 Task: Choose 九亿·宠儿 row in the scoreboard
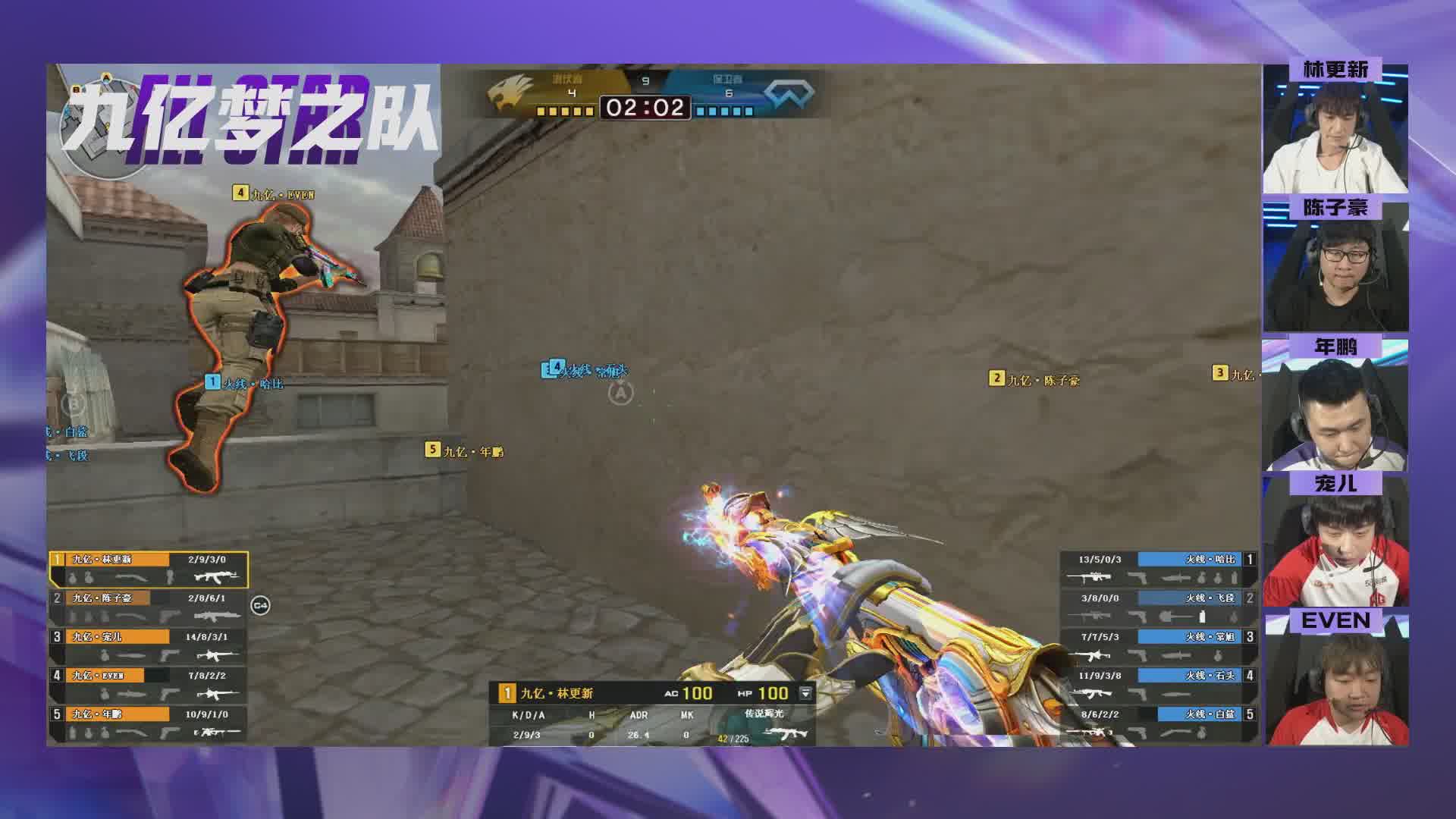coord(149,646)
